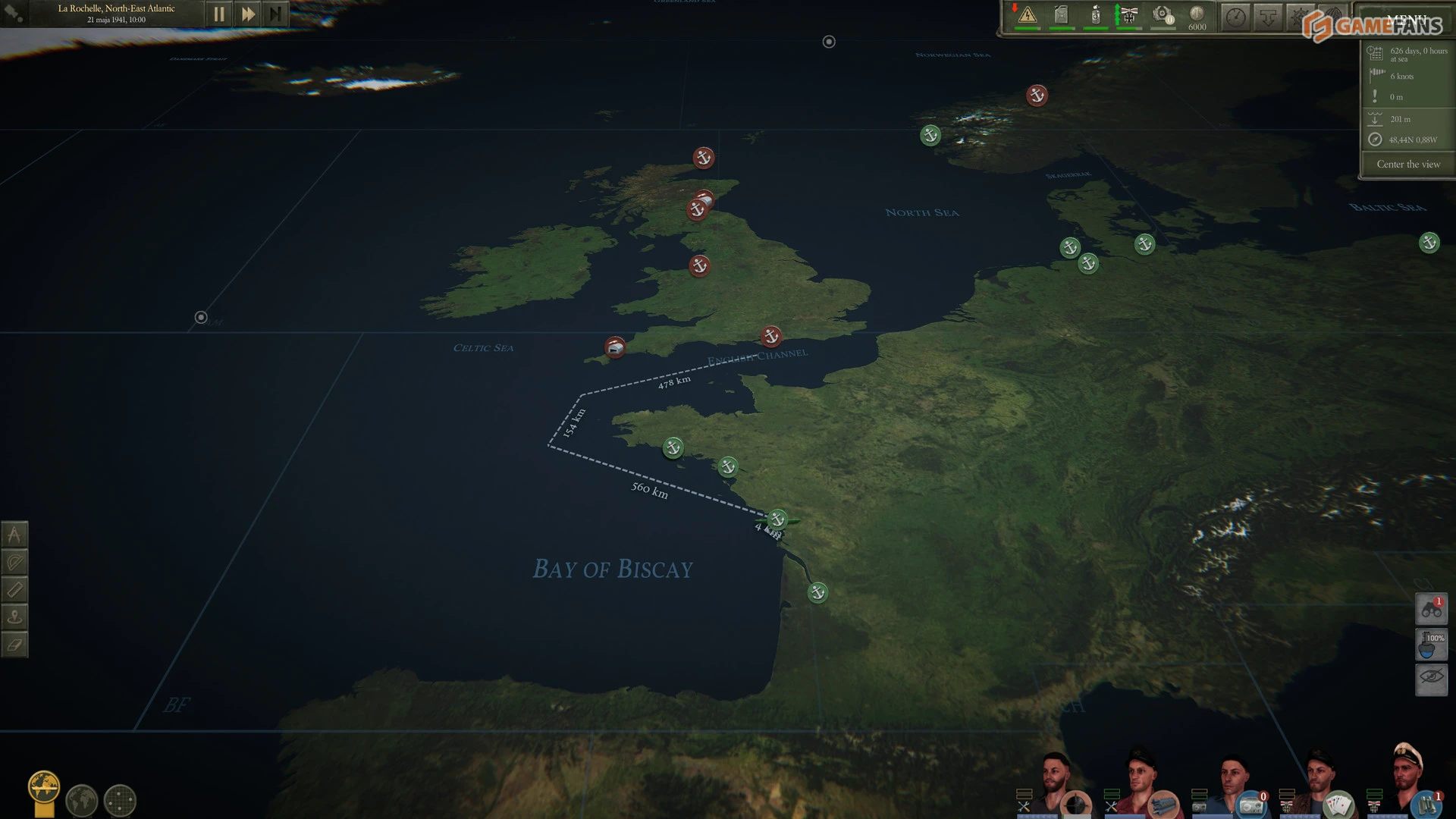Switch to the dim globe map view

click(82, 800)
